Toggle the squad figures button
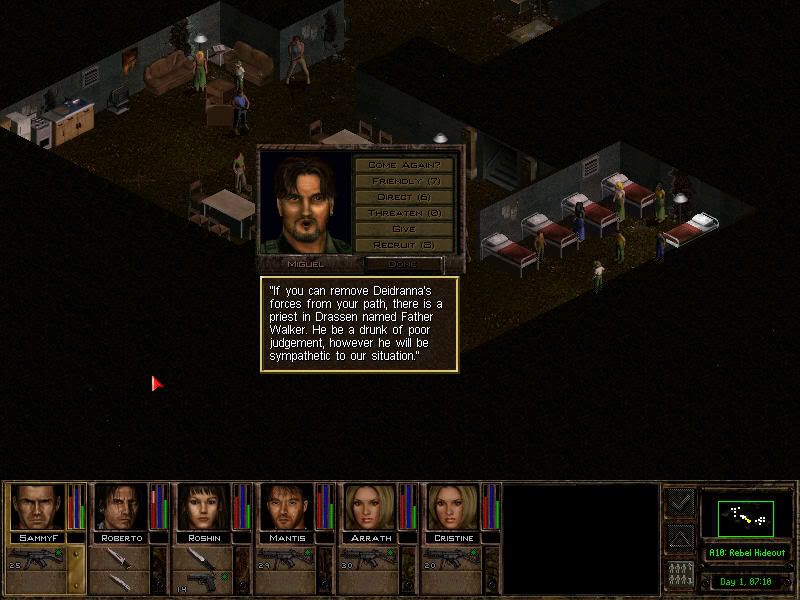800x600 pixels. tap(680, 574)
